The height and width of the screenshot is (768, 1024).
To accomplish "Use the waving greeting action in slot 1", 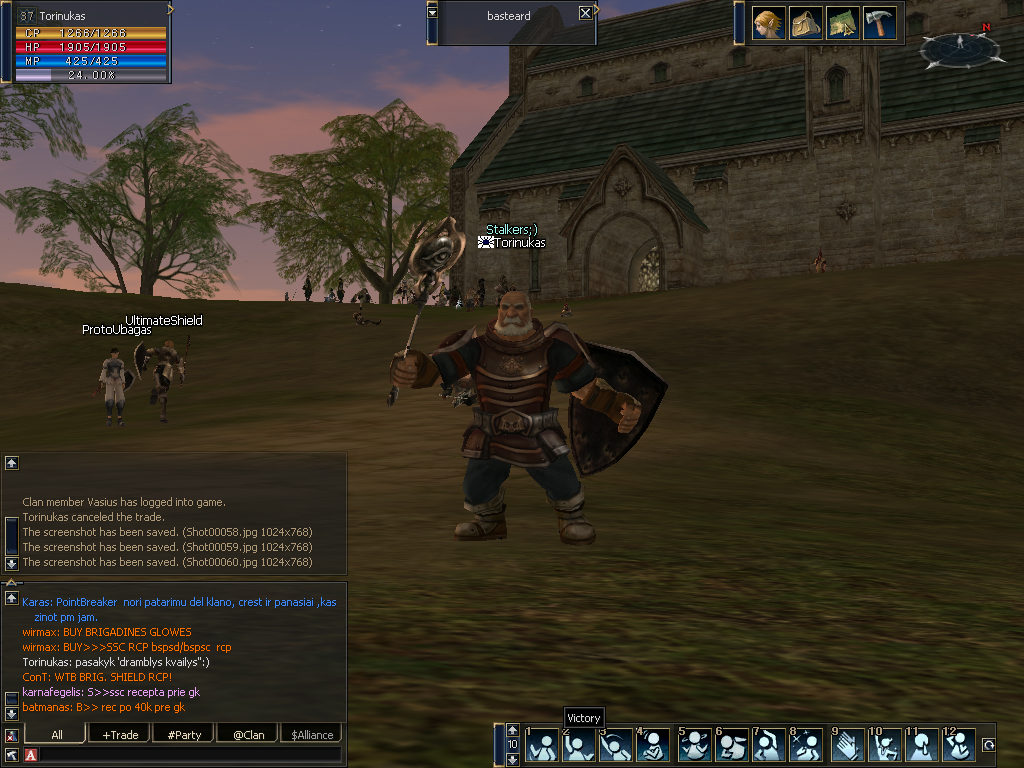I will point(542,745).
